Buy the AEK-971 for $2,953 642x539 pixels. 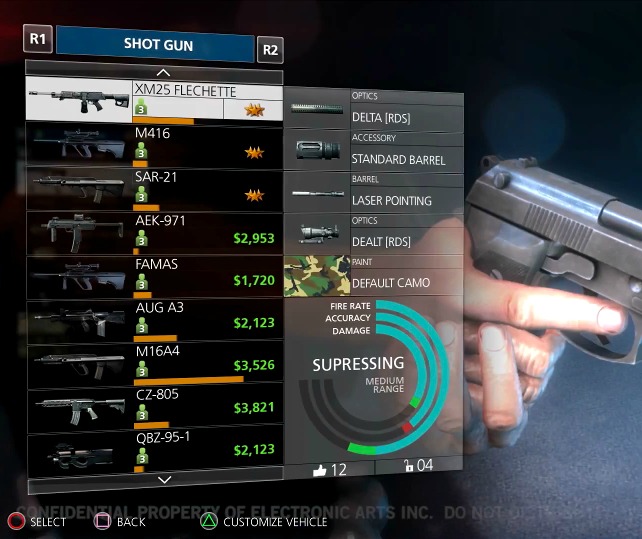154,232
